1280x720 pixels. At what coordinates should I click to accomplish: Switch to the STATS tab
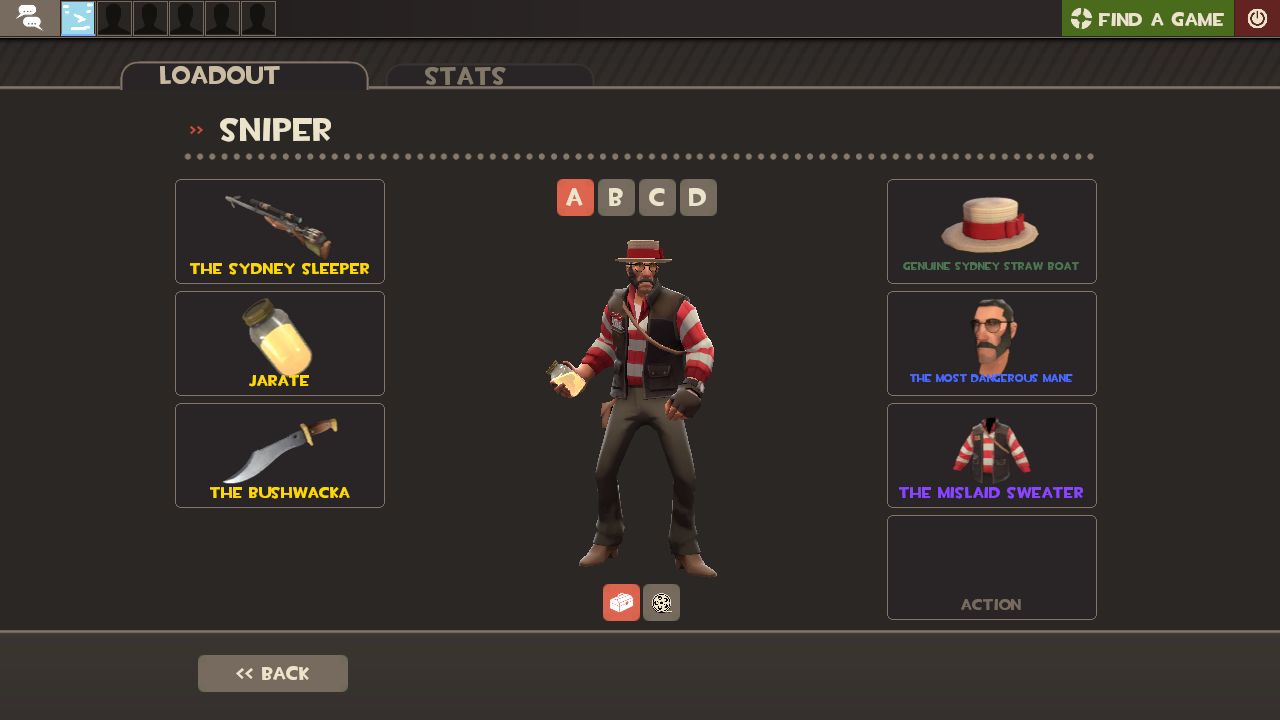464,77
